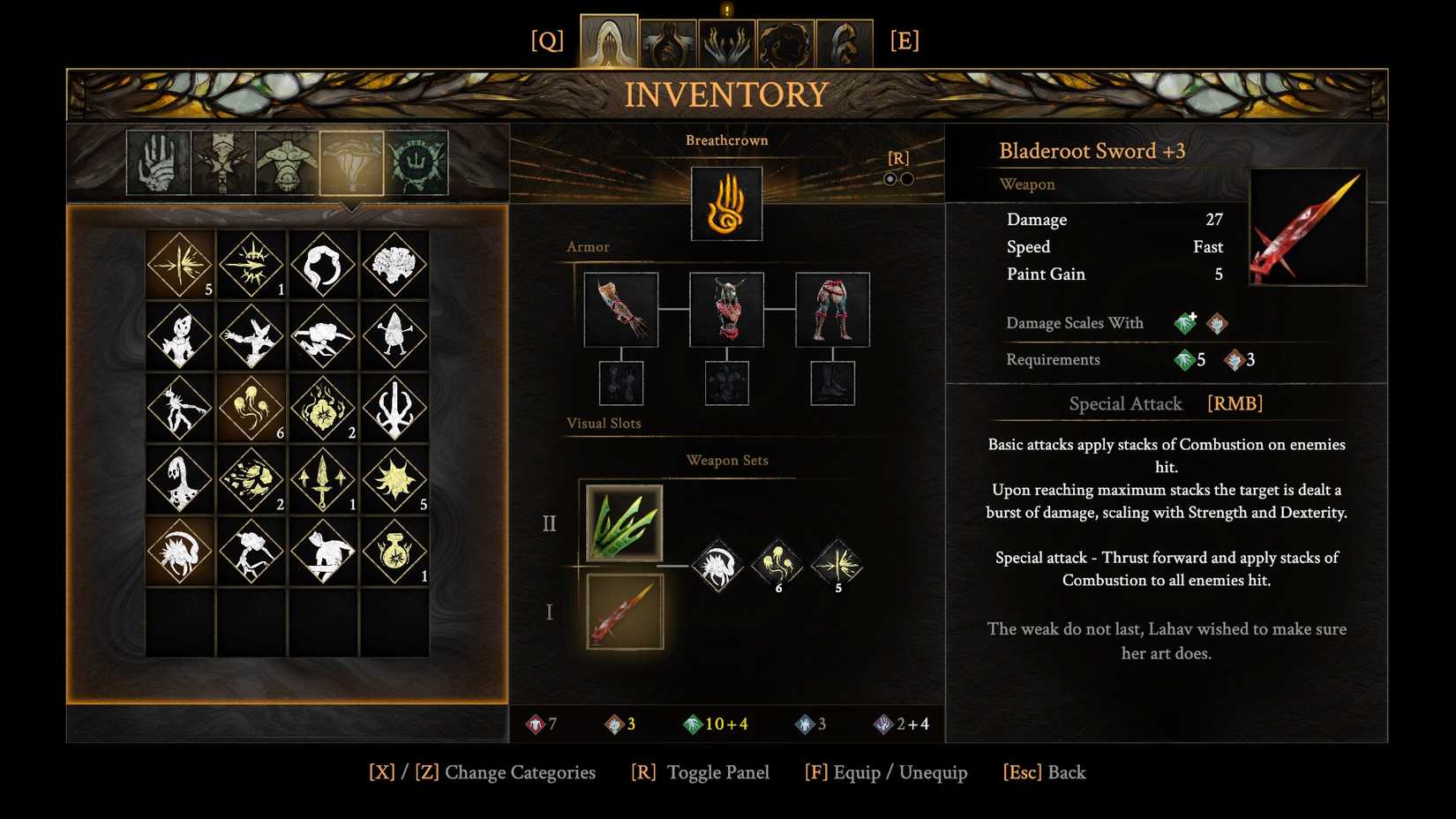Switch to the previous menu tab via [Q]
Viewport: 1456px width, 819px height.
click(548, 39)
